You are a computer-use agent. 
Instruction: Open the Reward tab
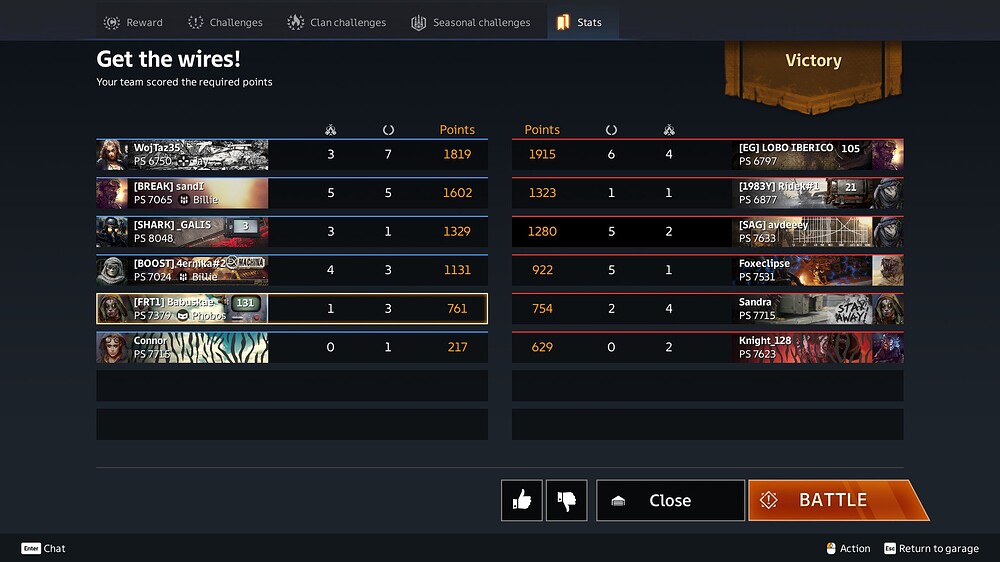click(133, 22)
